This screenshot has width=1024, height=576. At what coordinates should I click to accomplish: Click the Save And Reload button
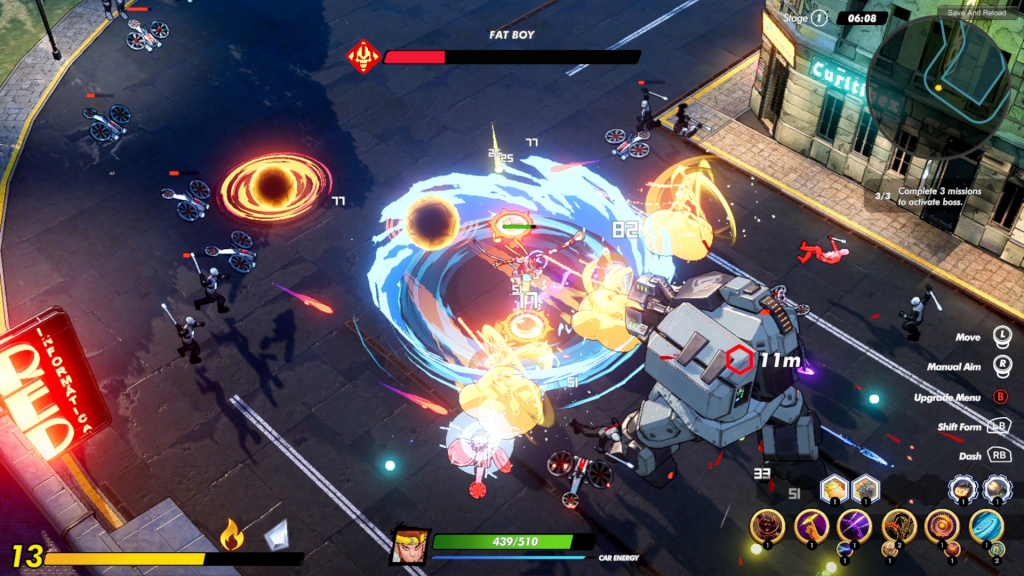(976, 13)
